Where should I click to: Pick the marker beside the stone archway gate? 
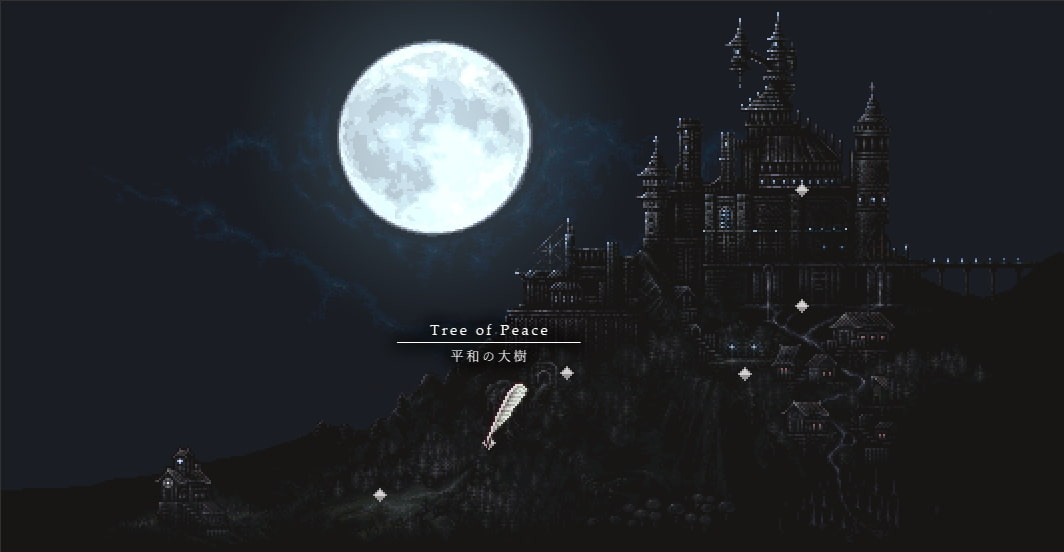click(567, 373)
